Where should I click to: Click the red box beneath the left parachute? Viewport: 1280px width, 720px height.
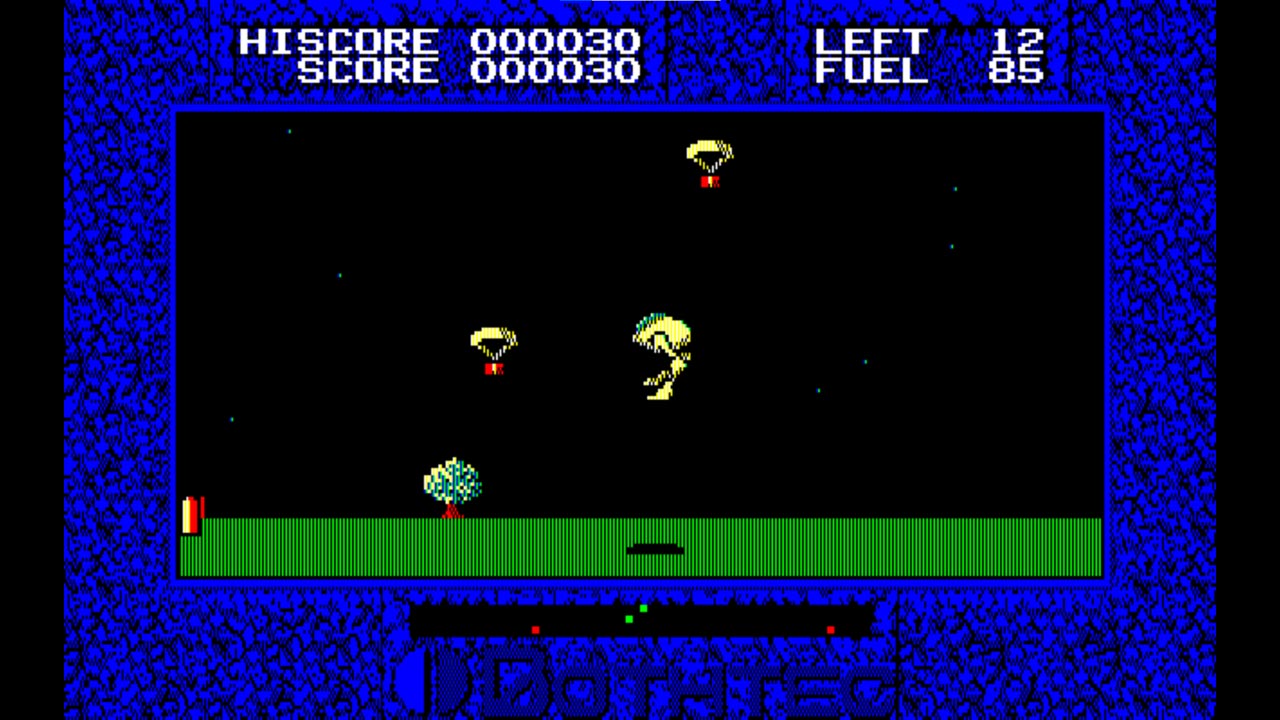(x=492, y=368)
